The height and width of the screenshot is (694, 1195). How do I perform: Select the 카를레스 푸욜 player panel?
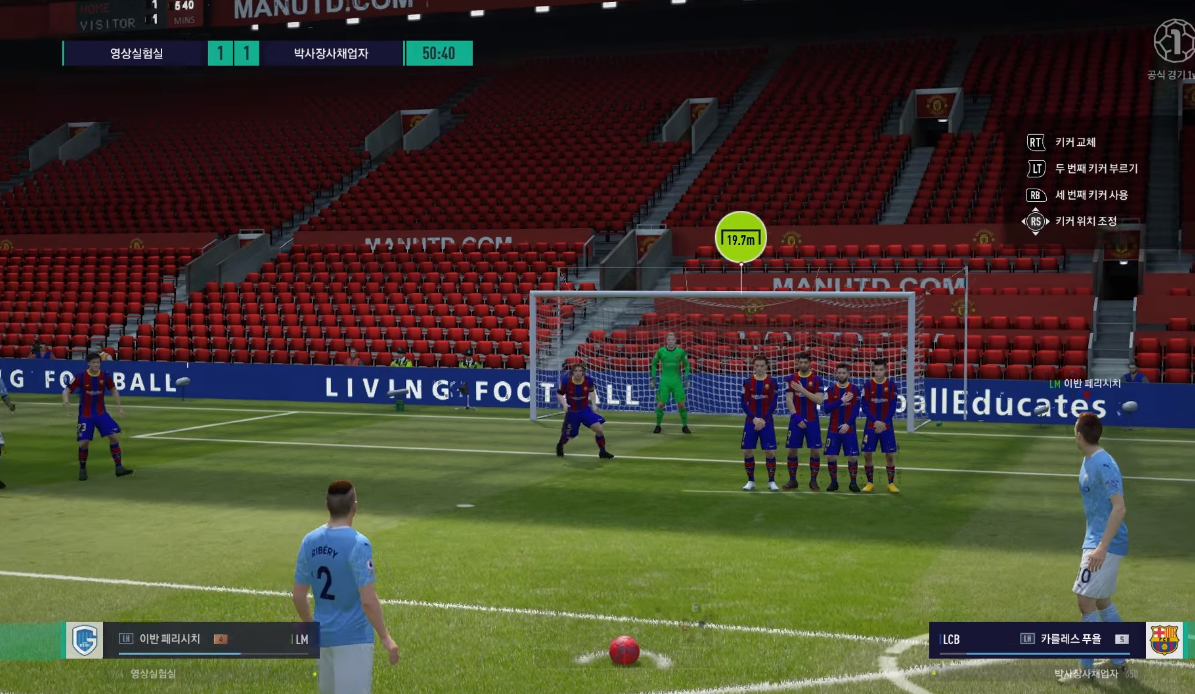tap(1040, 640)
